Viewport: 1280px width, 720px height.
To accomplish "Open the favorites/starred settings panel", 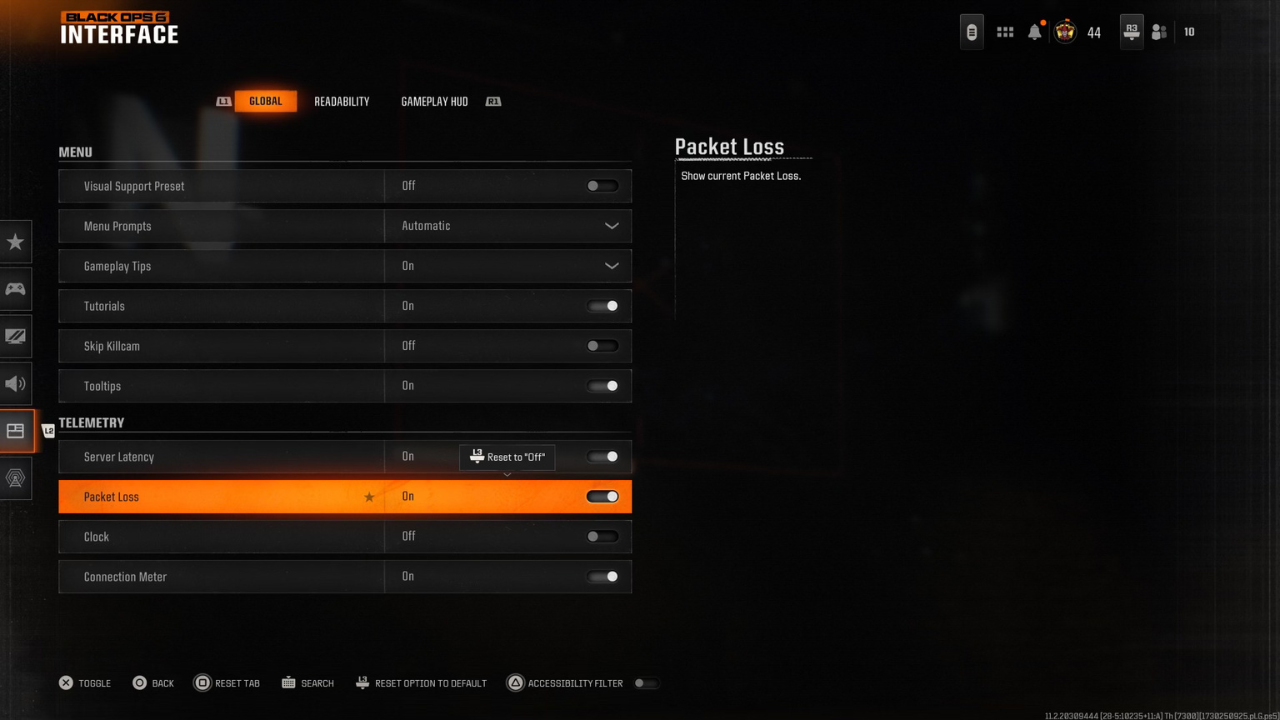I will coord(15,241).
